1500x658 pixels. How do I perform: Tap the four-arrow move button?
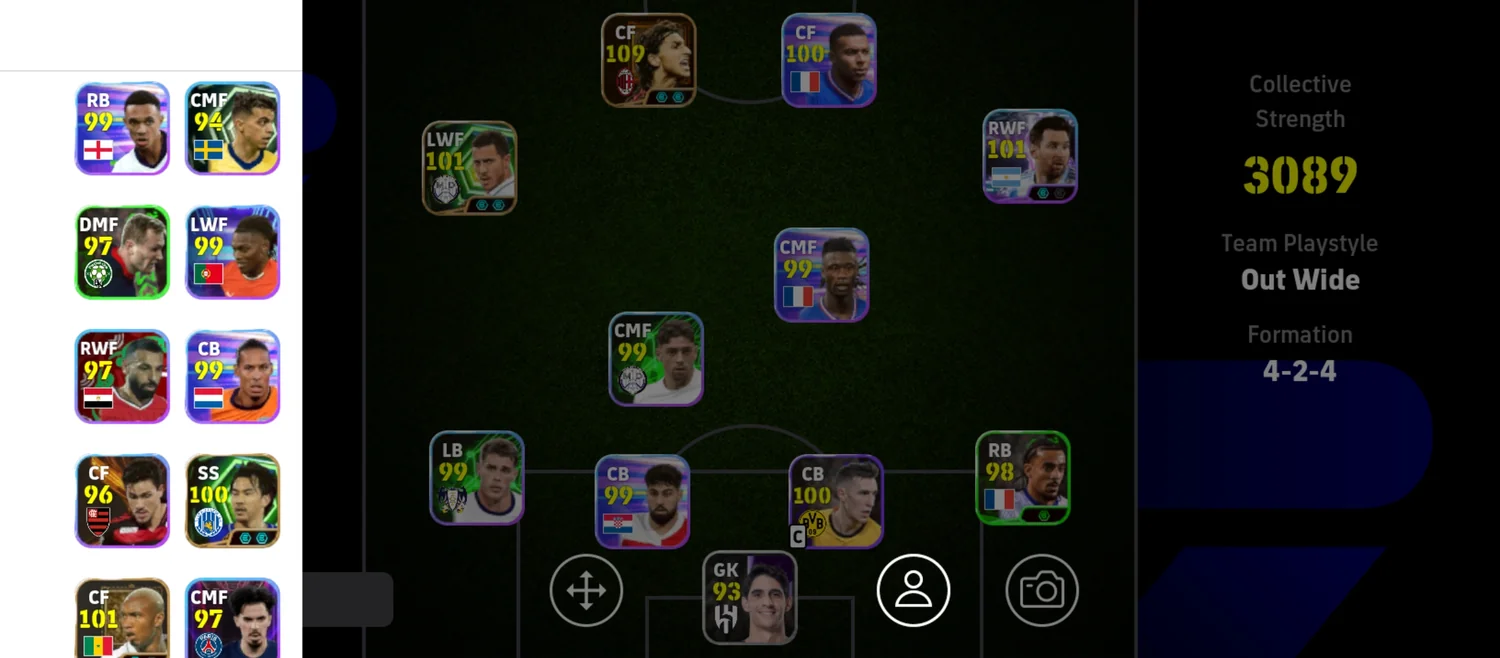click(586, 590)
